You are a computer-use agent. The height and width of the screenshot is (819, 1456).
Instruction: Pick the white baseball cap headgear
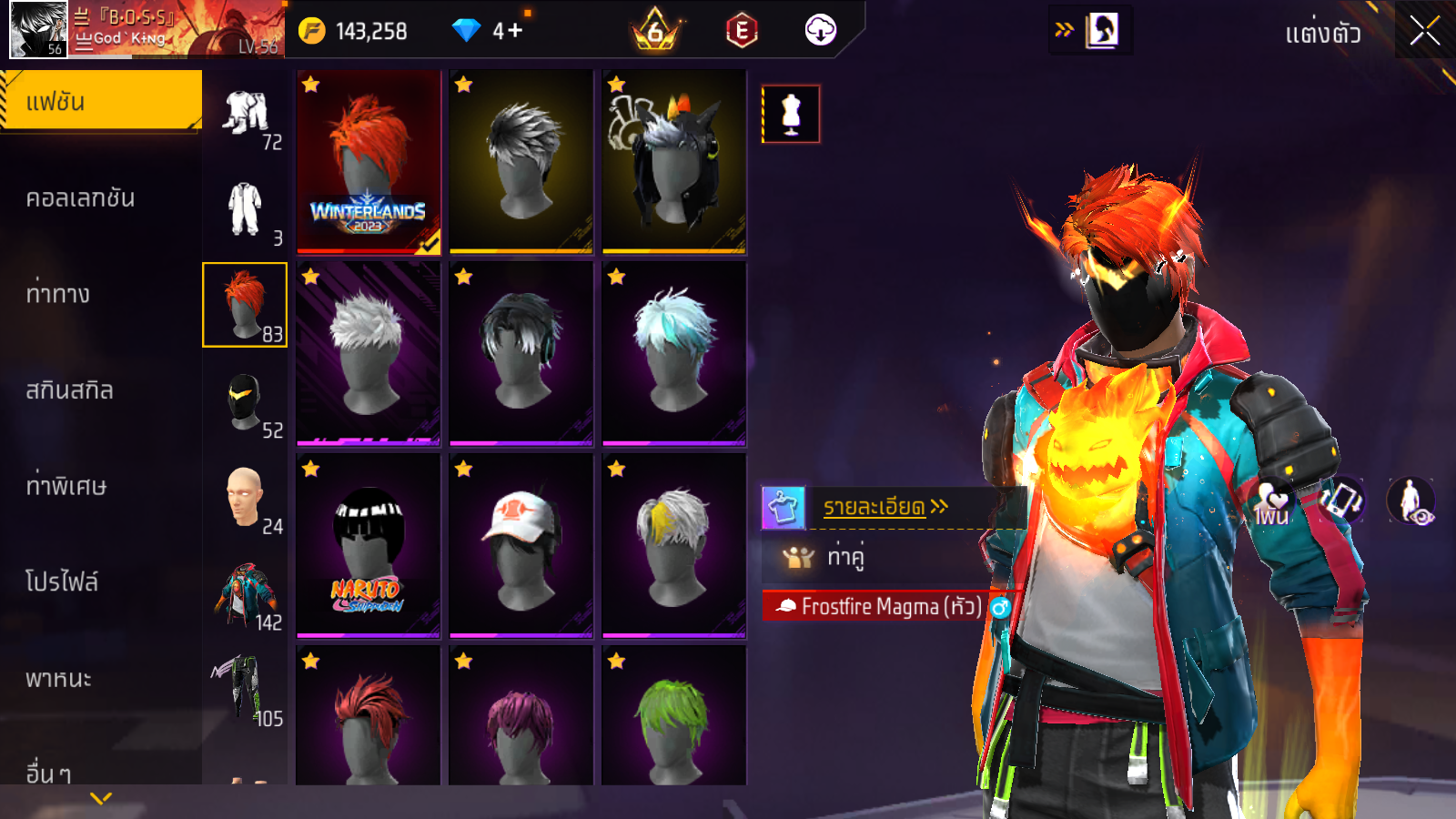(x=521, y=546)
